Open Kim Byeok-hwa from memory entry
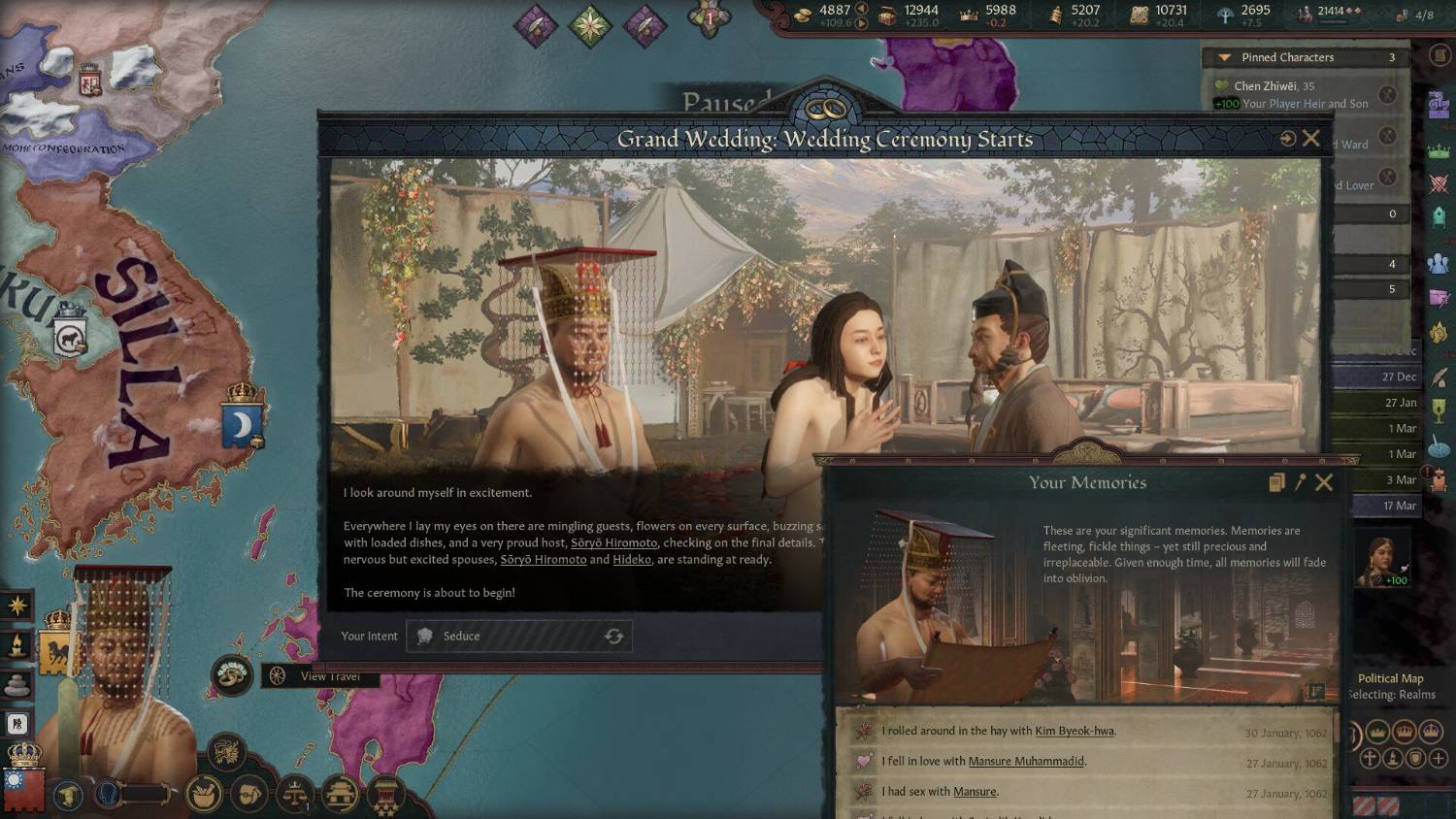Viewport: 1456px width, 819px height. (1075, 732)
